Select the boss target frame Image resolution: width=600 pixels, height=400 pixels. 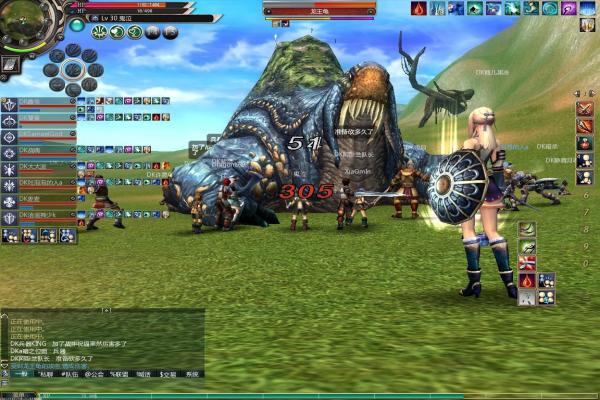tap(317, 11)
